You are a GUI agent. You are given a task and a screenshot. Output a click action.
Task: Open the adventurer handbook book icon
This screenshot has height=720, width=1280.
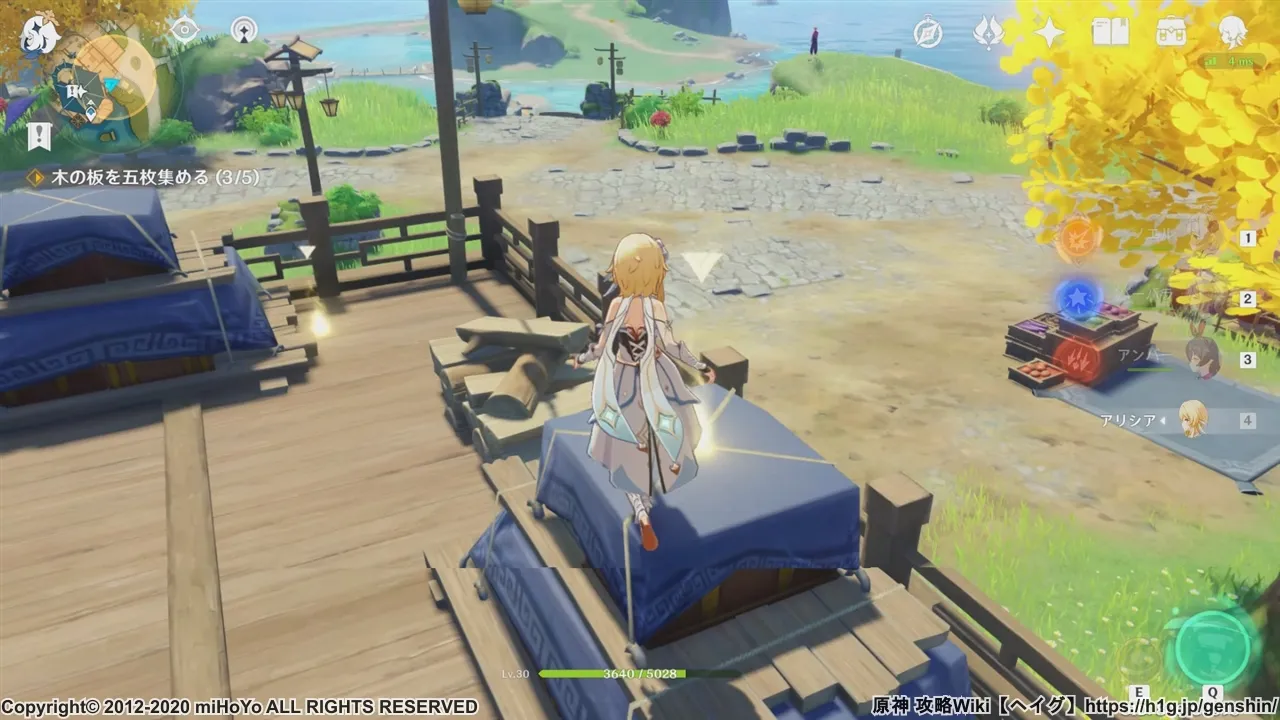[x=1110, y=33]
